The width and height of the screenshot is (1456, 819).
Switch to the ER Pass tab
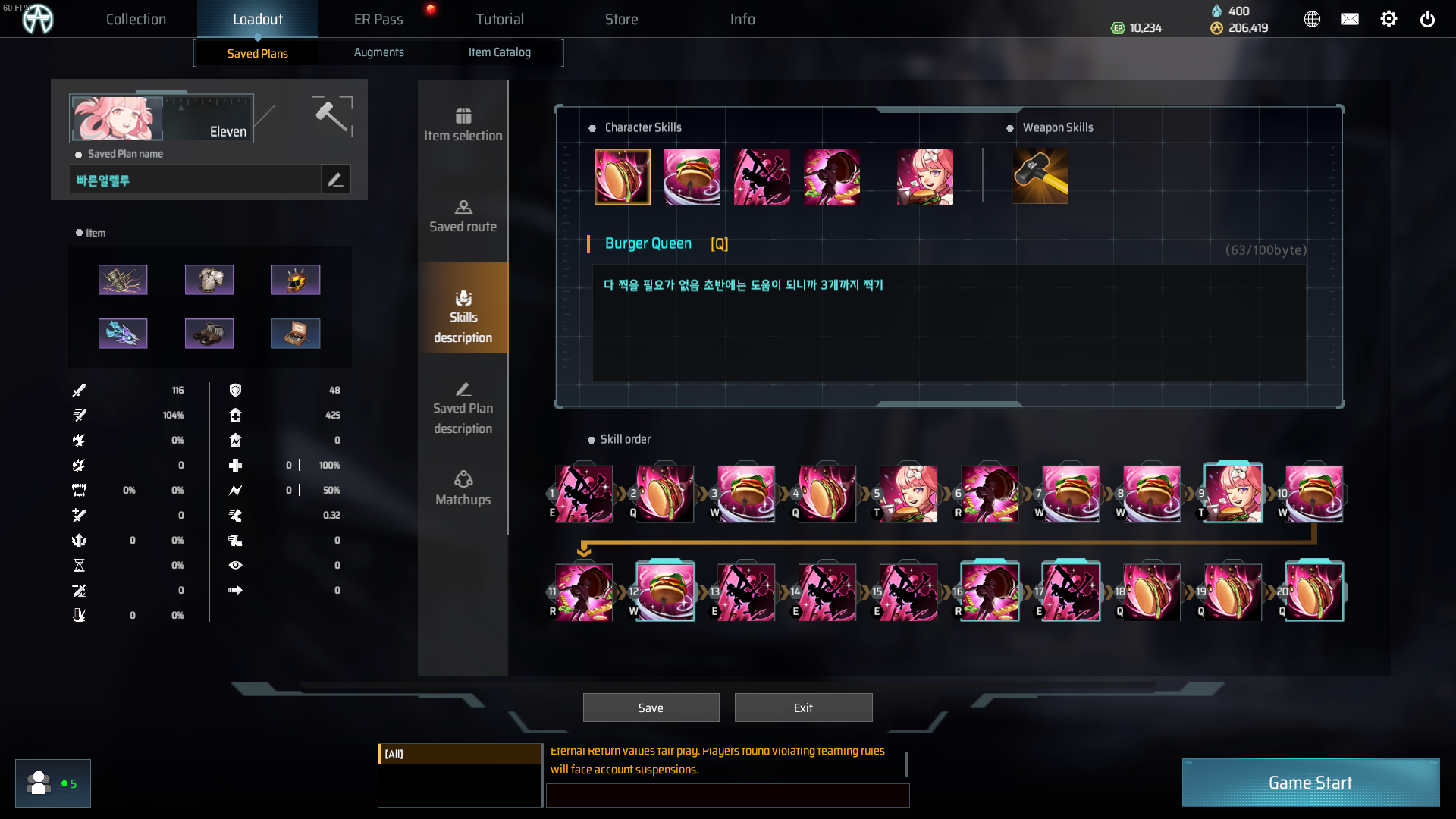[378, 19]
